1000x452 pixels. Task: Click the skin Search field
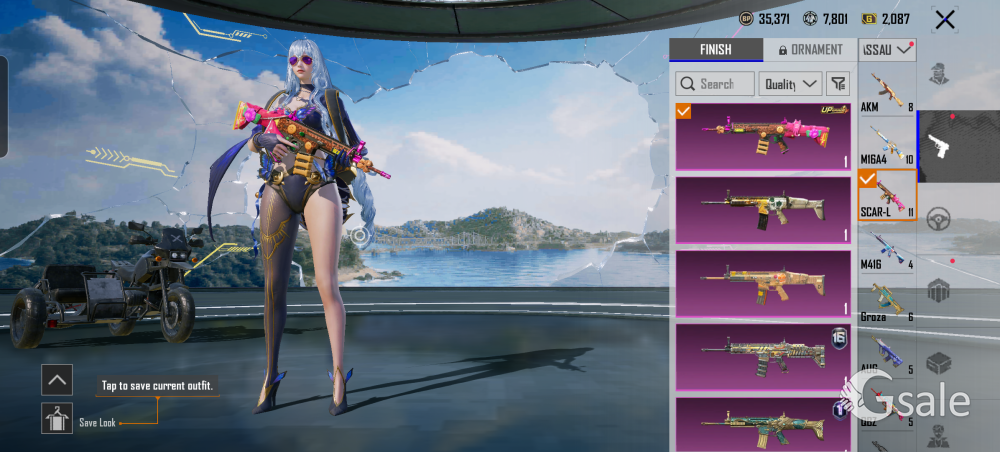pyautogui.click(x=714, y=84)
